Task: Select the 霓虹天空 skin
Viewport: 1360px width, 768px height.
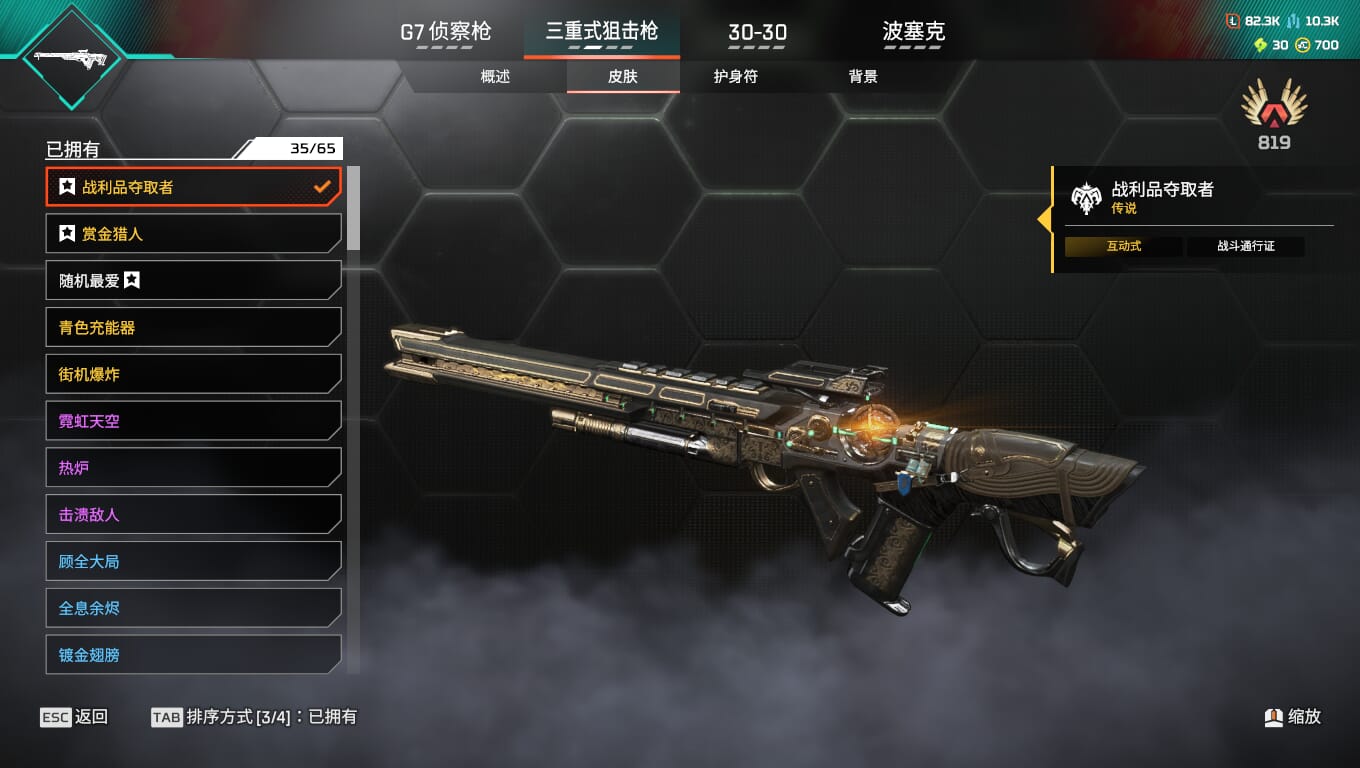Action: coord(193,421)
